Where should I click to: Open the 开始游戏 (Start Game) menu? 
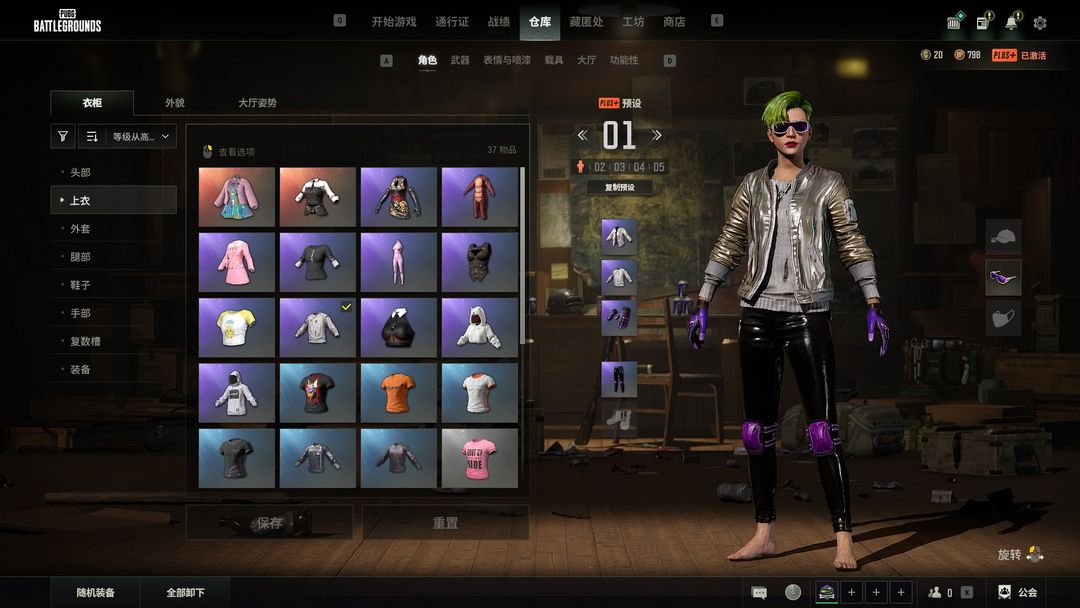pyautogui.click(x=394, y=21)
